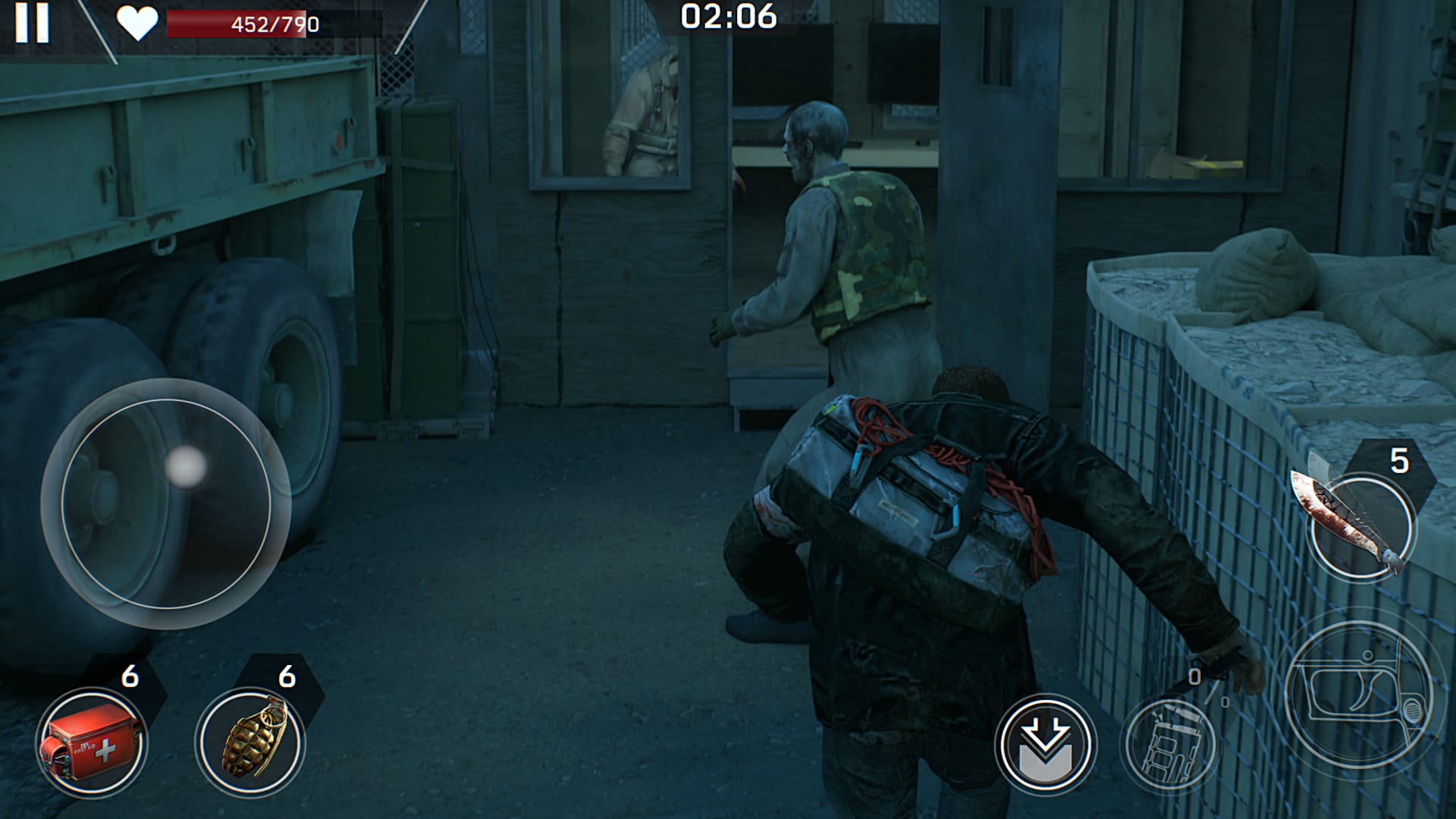Tap the white heart health icon

(x=139, y=20)
